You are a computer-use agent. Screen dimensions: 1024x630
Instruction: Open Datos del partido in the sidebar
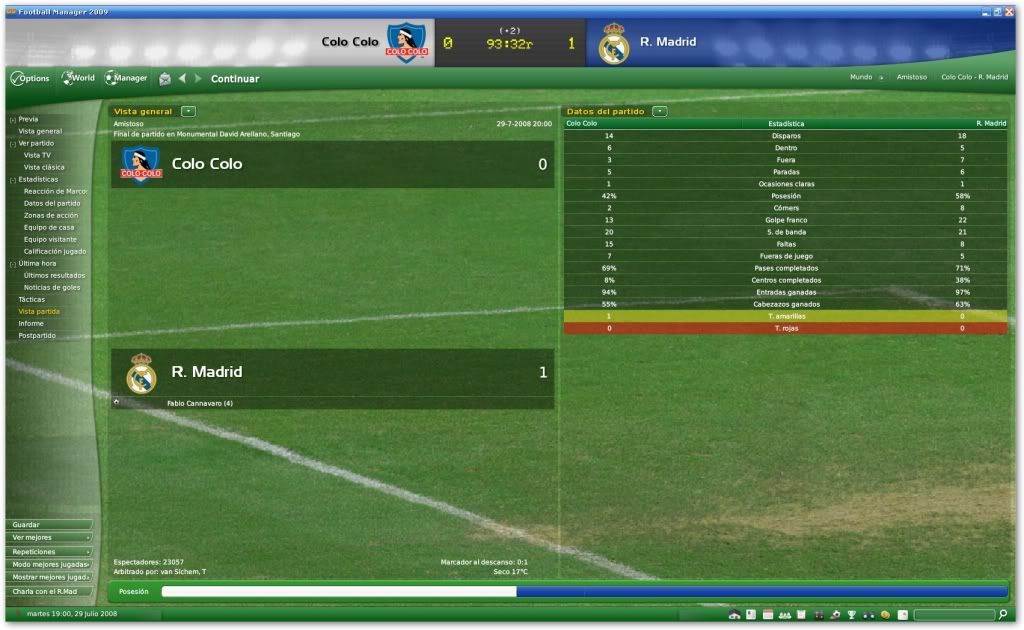[52, 203]
